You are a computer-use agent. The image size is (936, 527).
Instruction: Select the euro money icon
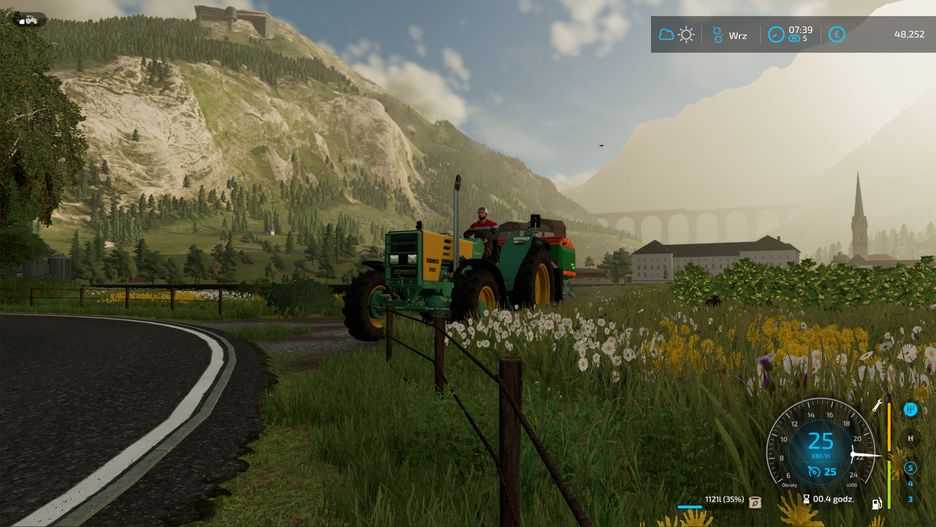point(836,35)
